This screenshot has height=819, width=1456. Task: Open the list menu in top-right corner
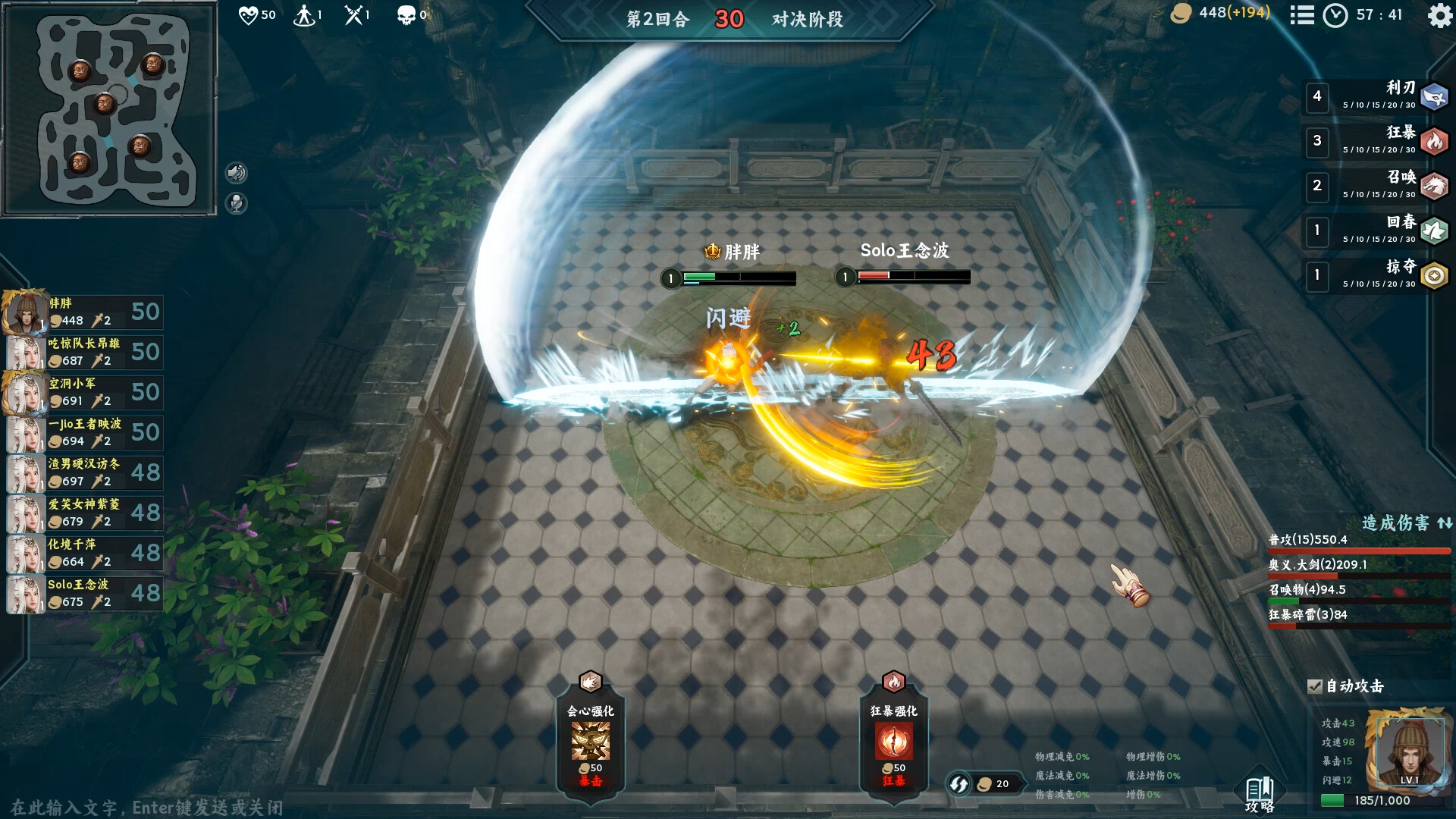tap(1302, 15)
